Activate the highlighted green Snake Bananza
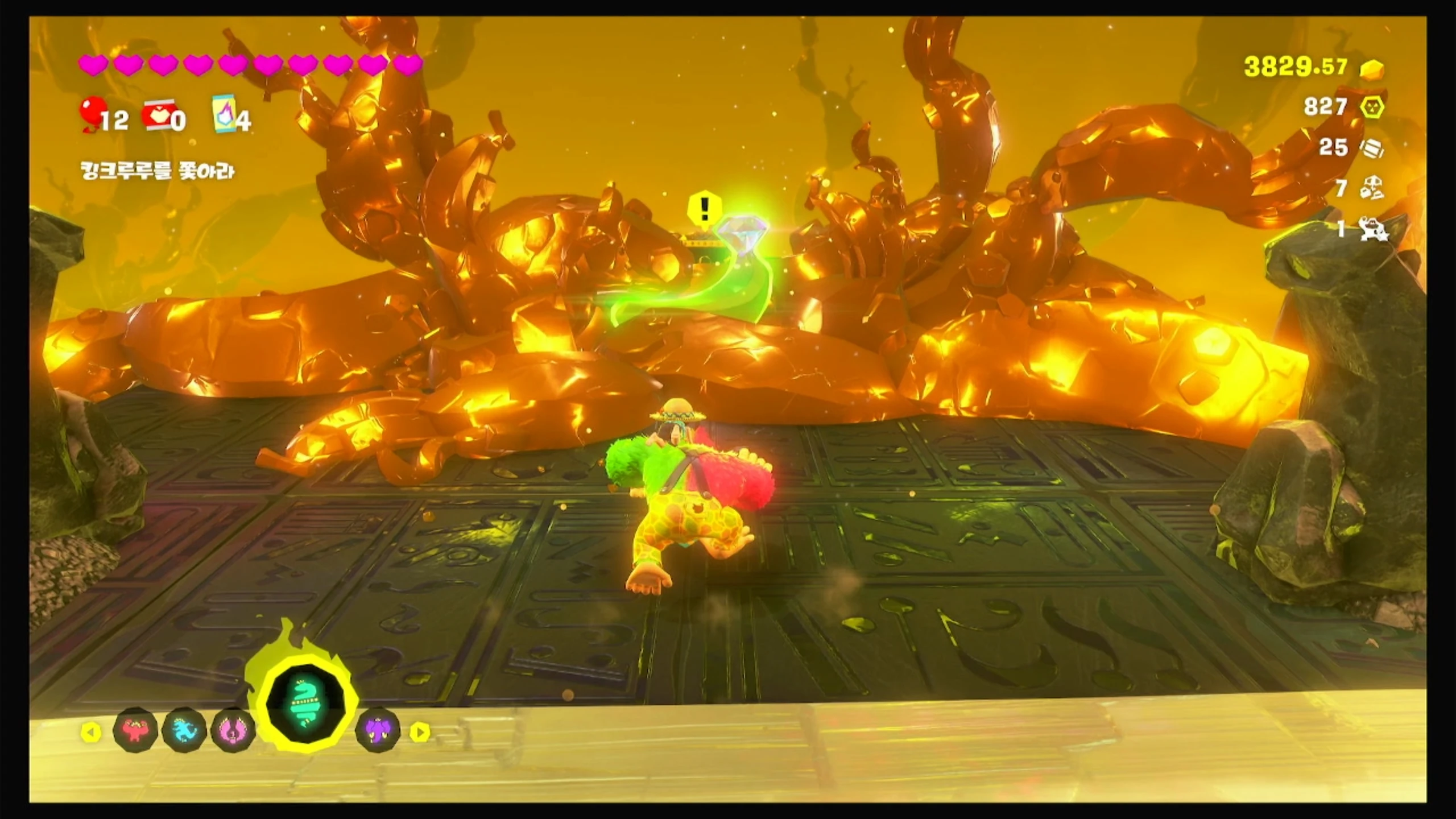 (307, 704)
